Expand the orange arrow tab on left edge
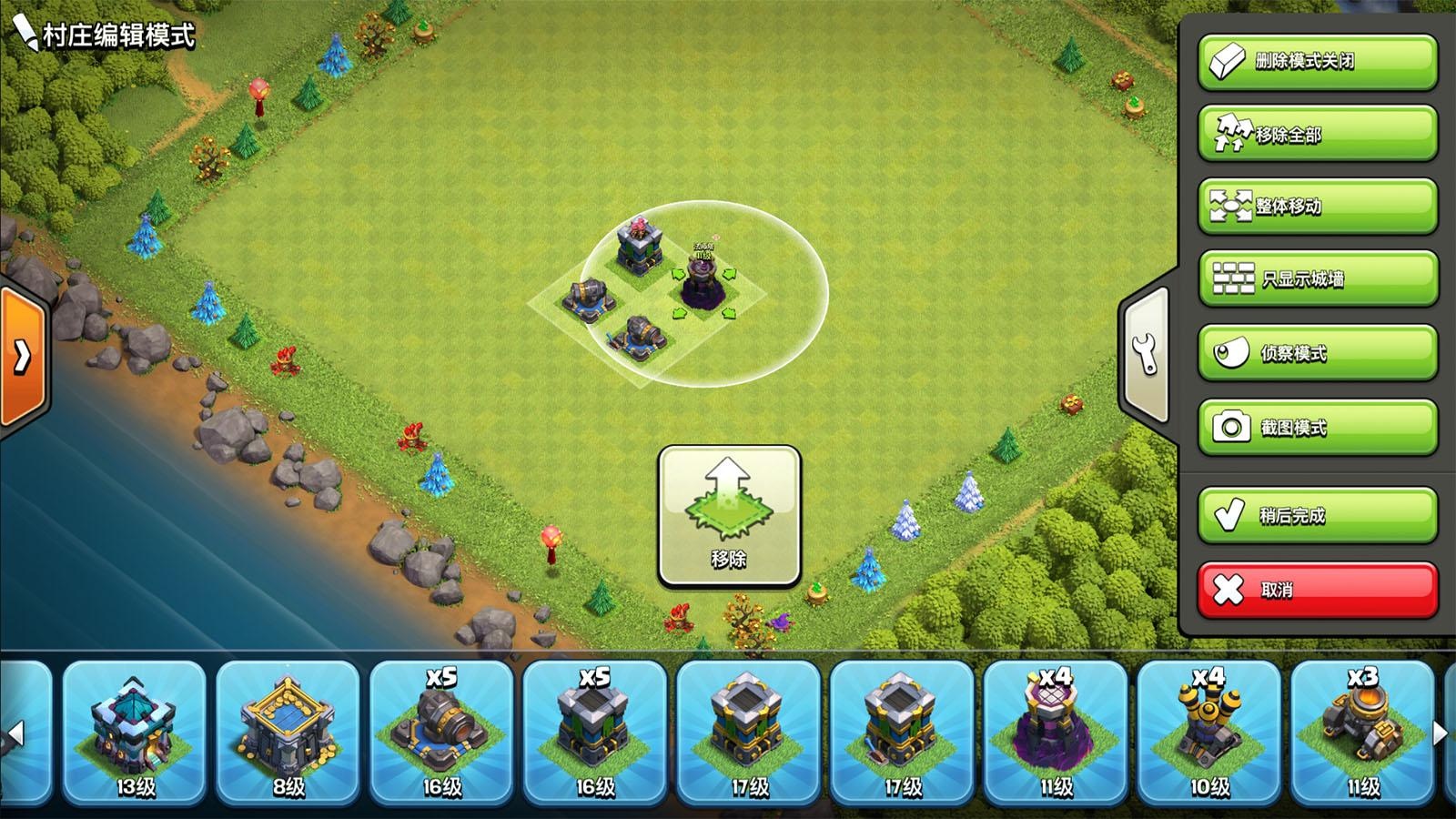The image size is (1456, 819). (x=22, y=356)
